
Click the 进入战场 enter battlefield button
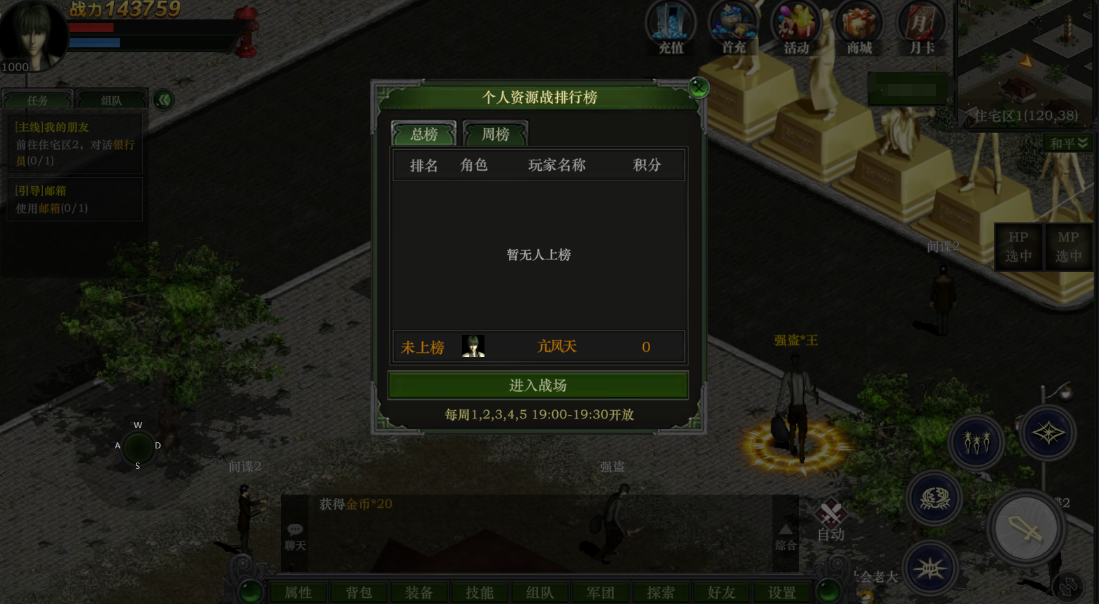[x=538, y=385]
